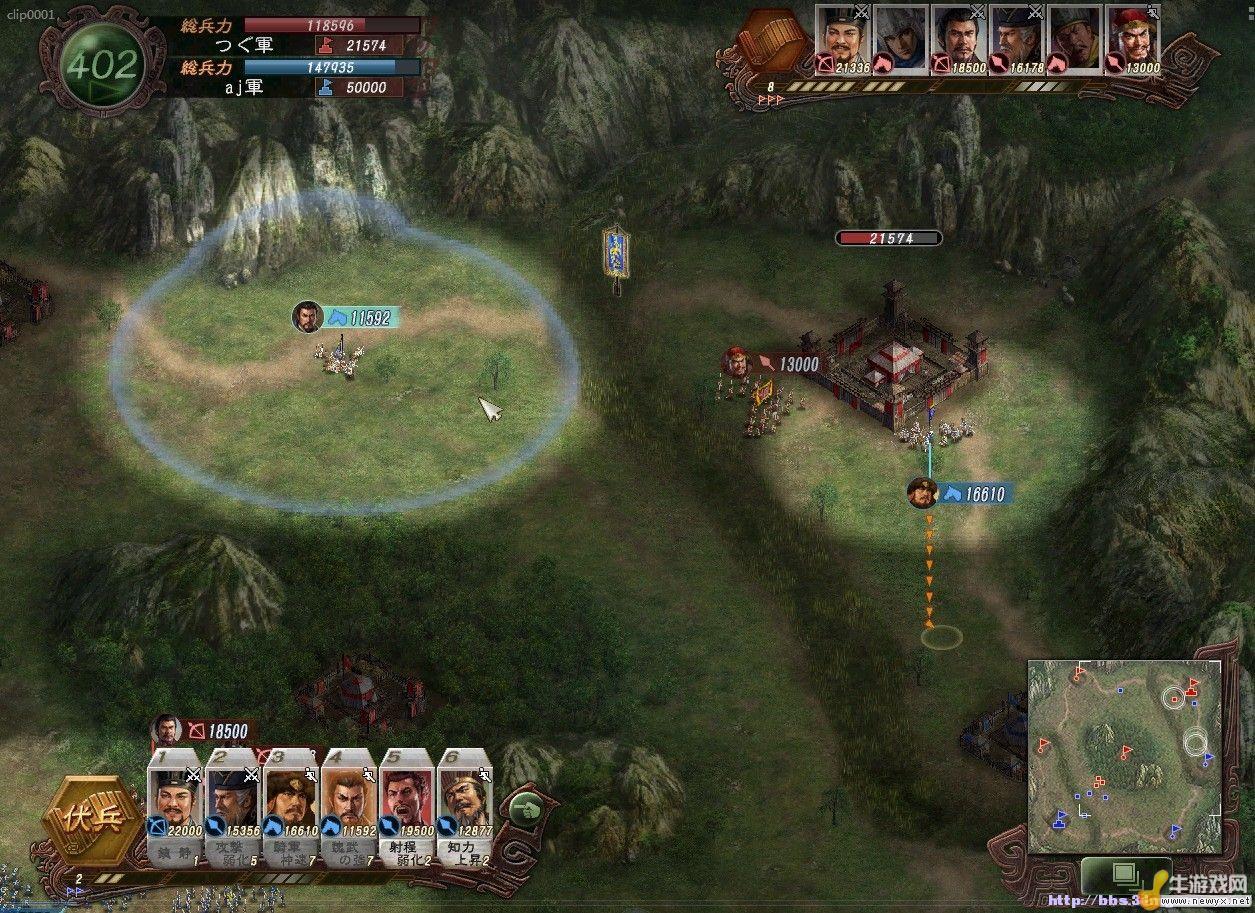The image size is (1255, 913).
Task: Click the green 402 round timer orb
Action: tap(100, 66)
